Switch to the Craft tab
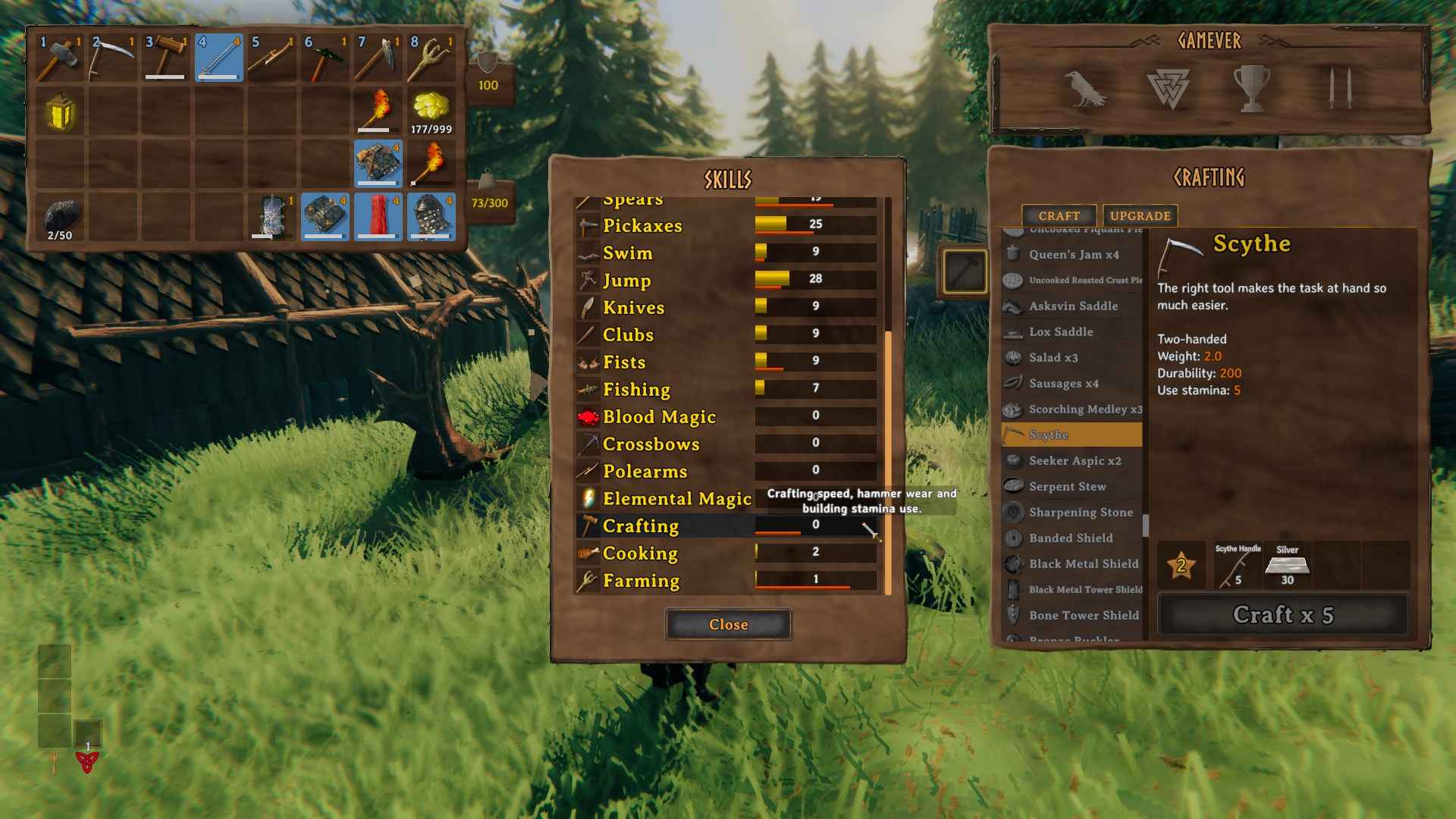The height and width of the screenshot is (819, 1456). [1059, 215]
